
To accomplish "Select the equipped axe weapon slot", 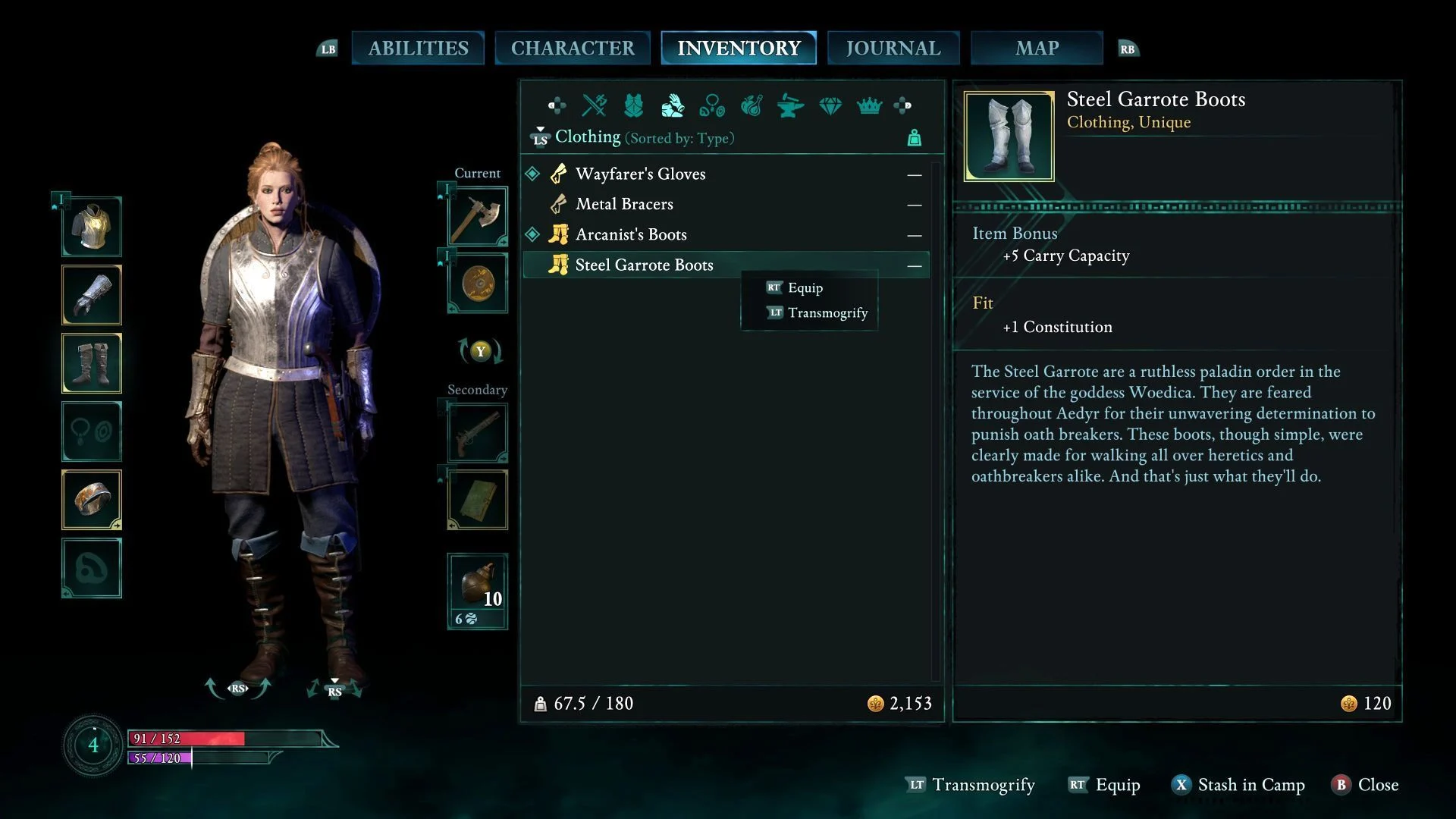I will pyautogui.click(x=478, y=216).
